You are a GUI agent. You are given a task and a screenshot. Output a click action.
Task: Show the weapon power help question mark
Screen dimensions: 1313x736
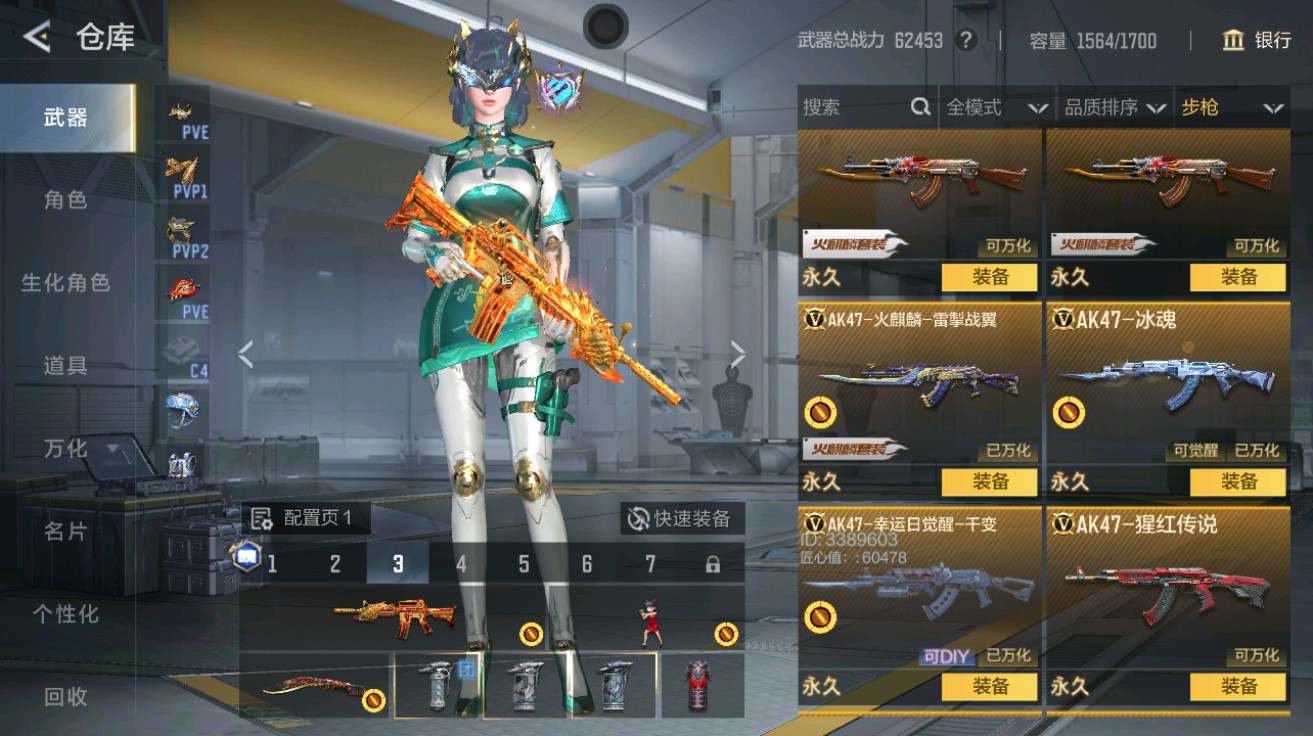click(965, 40)
